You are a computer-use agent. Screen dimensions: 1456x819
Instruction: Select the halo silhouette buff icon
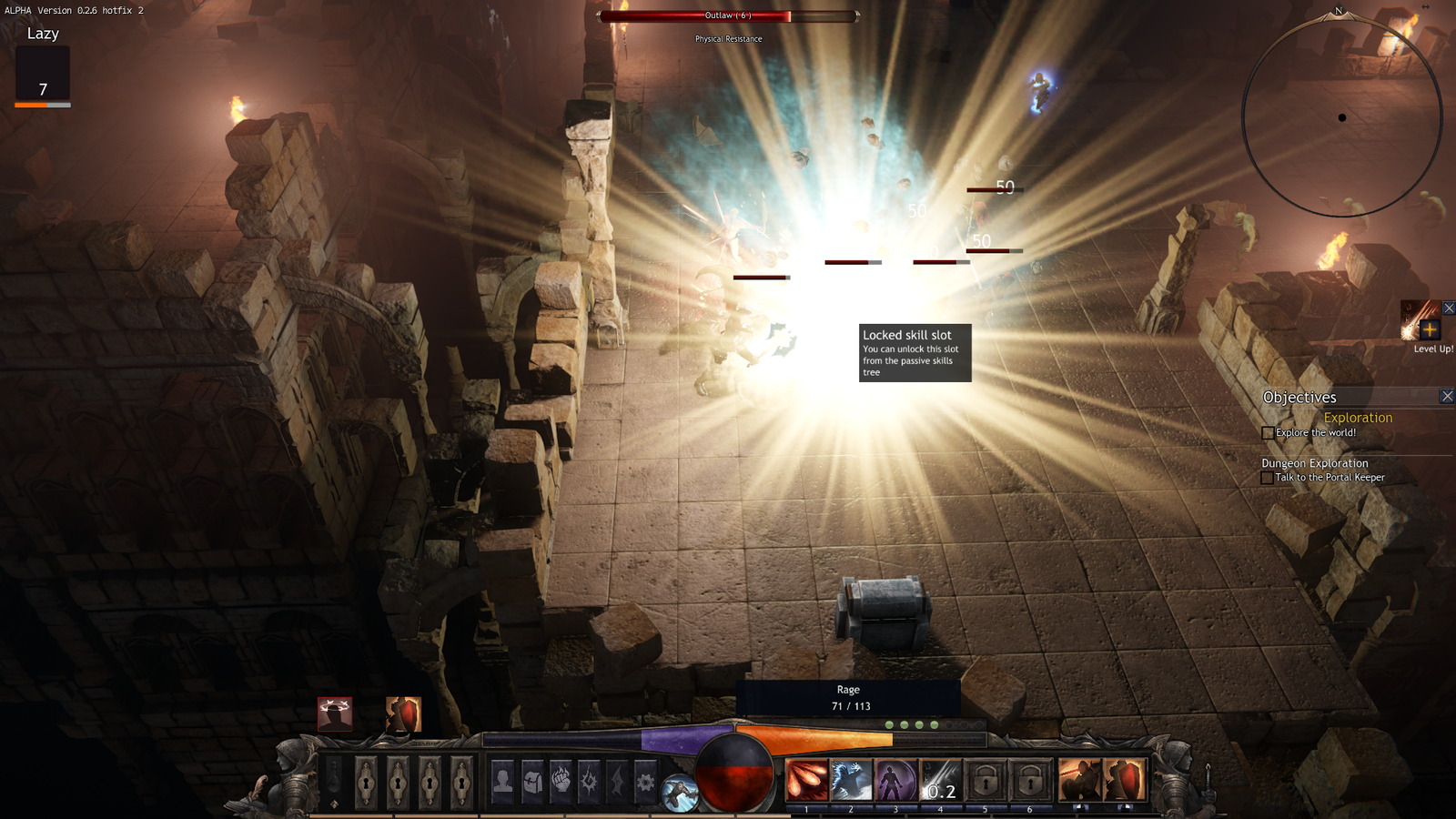click(x=335, y=714)
